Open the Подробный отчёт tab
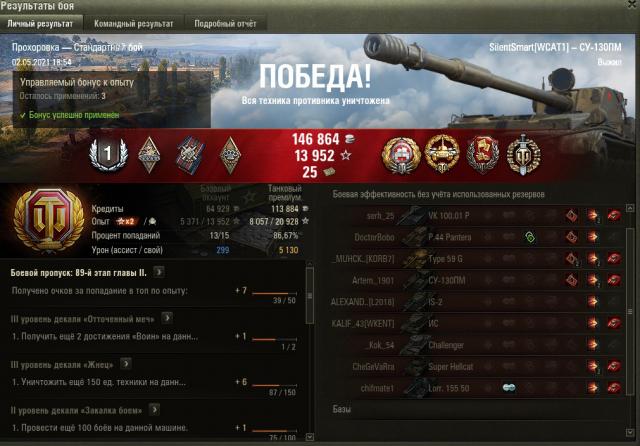640x446 pixels. click(224, 23)
